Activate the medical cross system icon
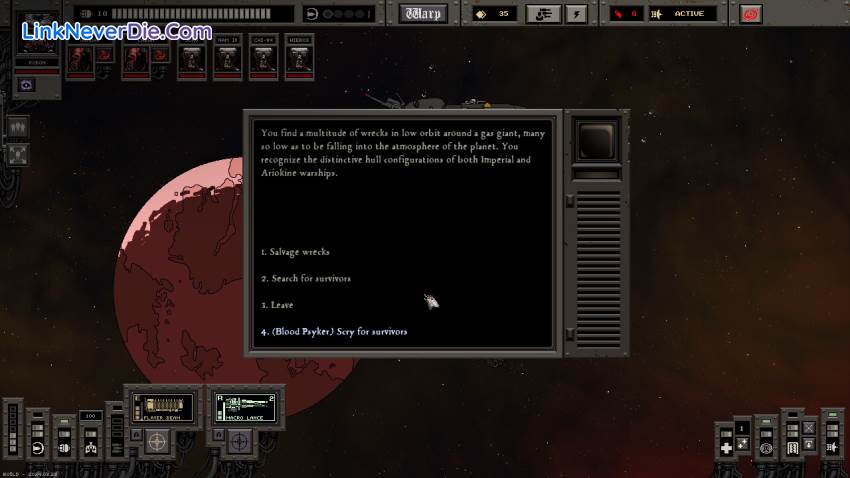 (727, 447)
